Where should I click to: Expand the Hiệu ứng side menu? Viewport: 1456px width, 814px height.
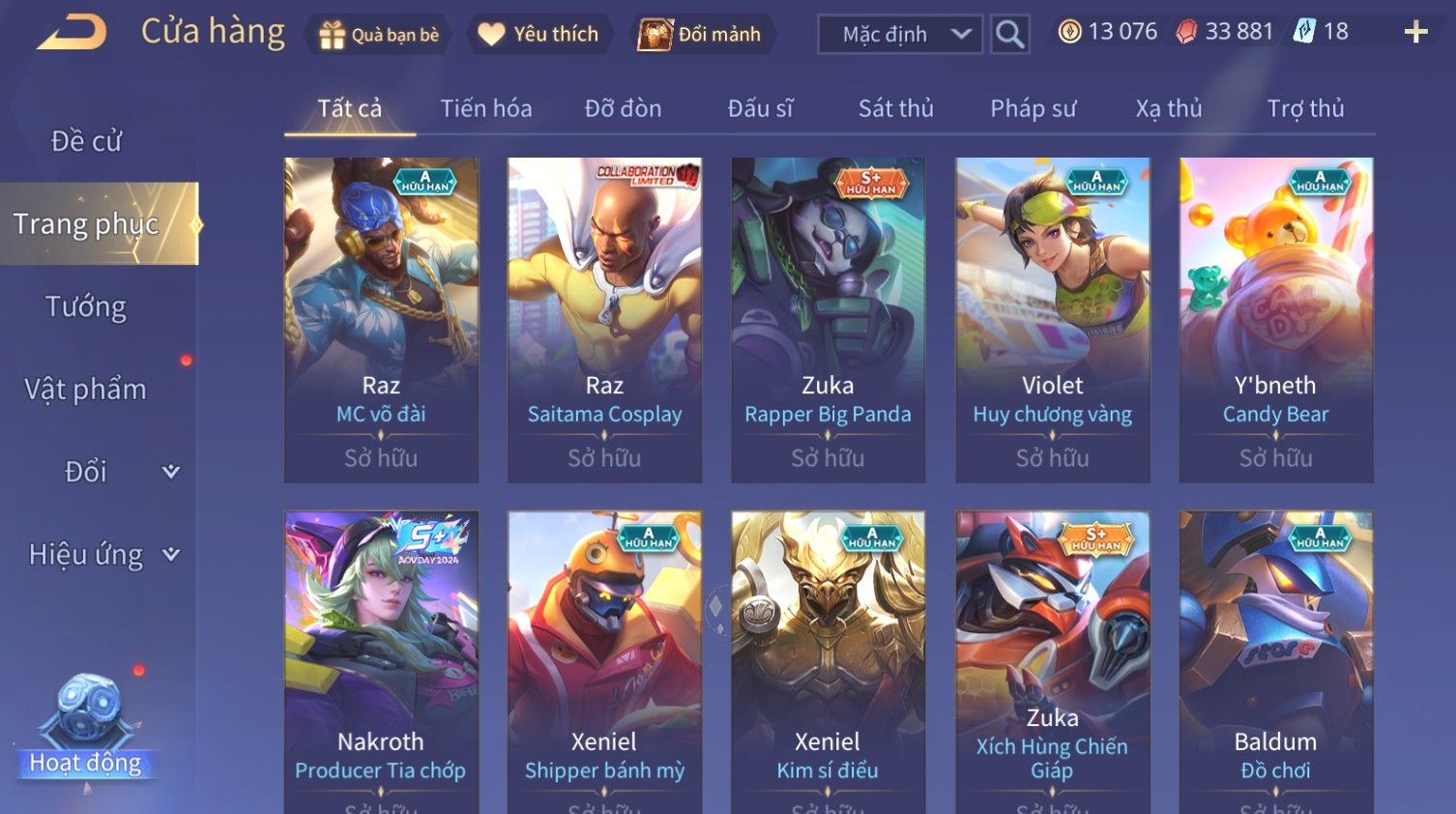pyautogui.click(x=102, y=554)
